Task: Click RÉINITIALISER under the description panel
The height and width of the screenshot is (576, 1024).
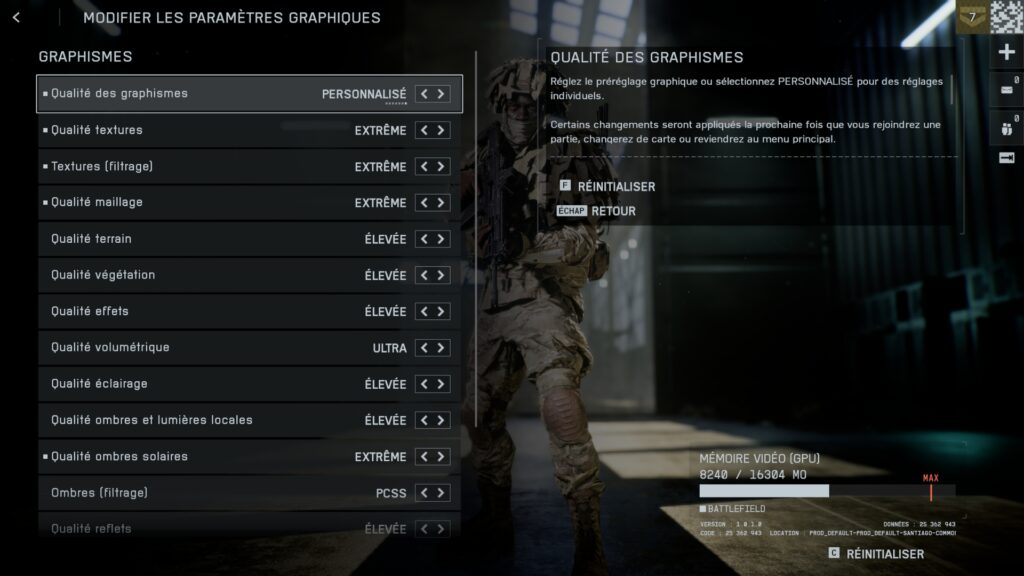Action: pos(615,187)
